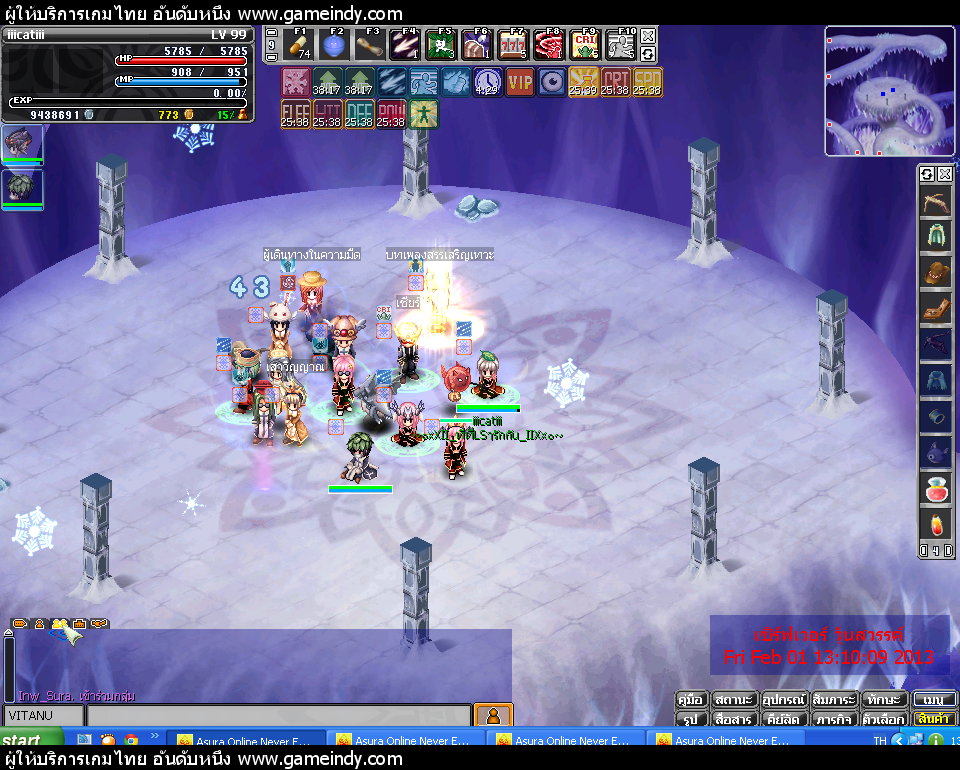Activate the F9 CRI buff skill

pos(584,46)
